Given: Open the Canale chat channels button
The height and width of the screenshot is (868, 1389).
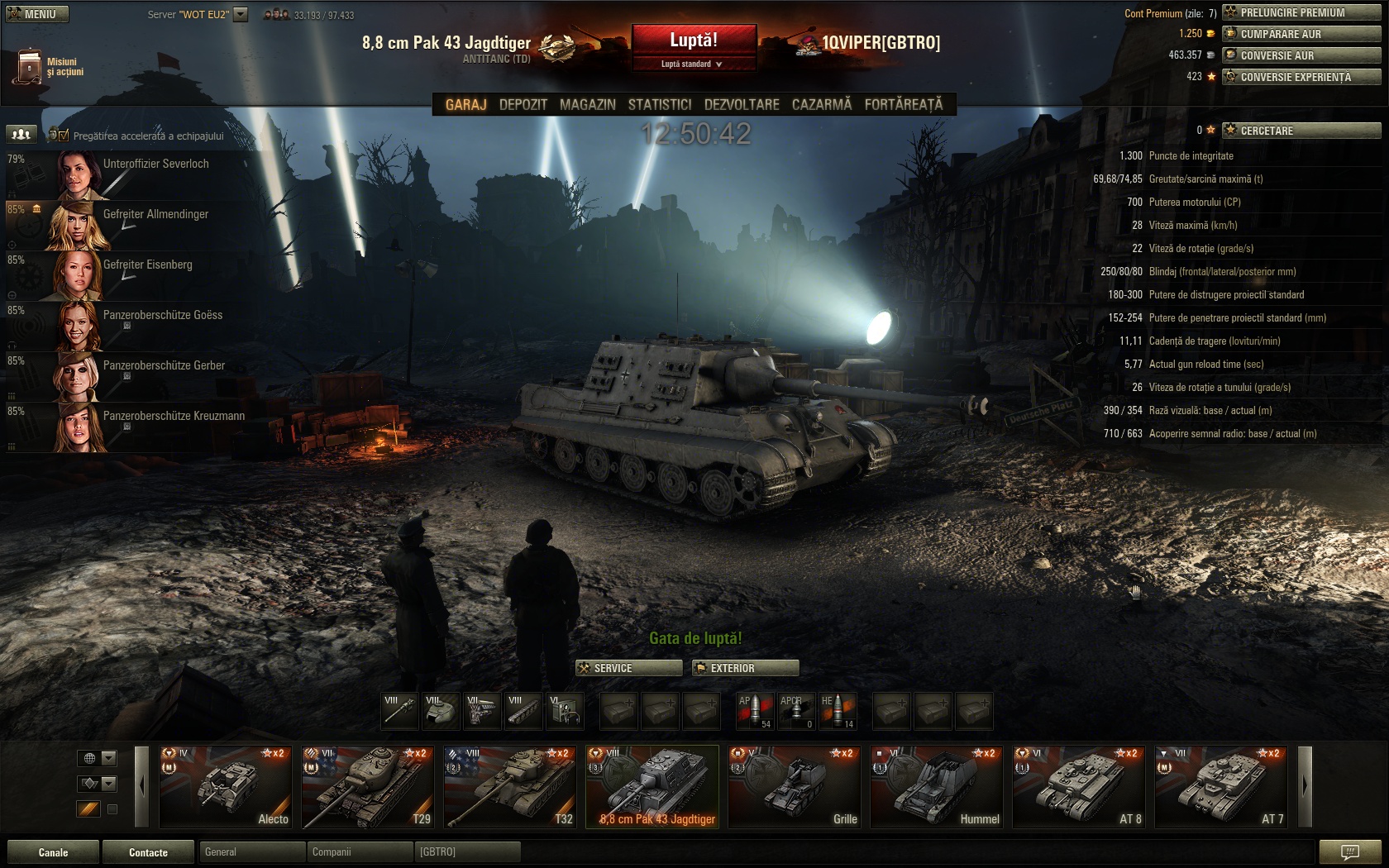Looking at the screenshot, I should 53,852.
